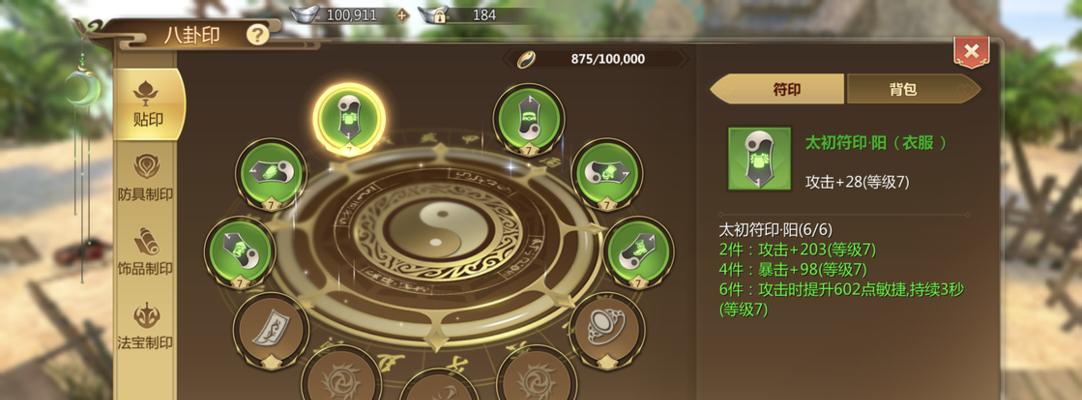Go to the 法宝制印 side tab

146,326
